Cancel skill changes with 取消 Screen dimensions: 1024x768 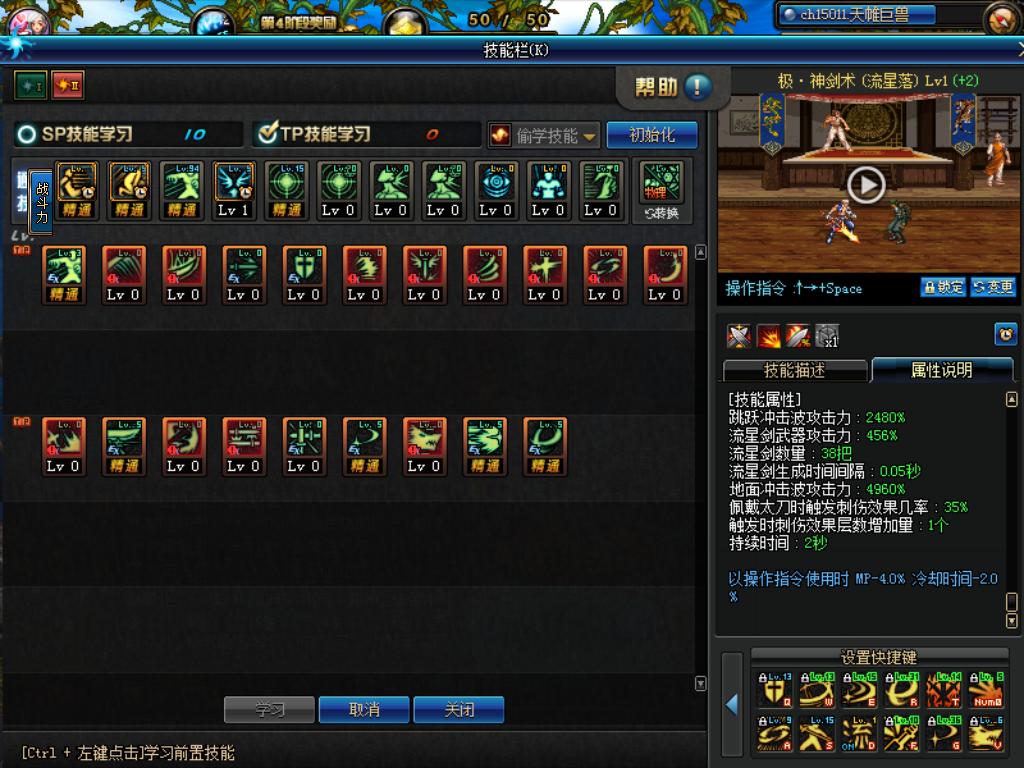click(x=364, y=710)
